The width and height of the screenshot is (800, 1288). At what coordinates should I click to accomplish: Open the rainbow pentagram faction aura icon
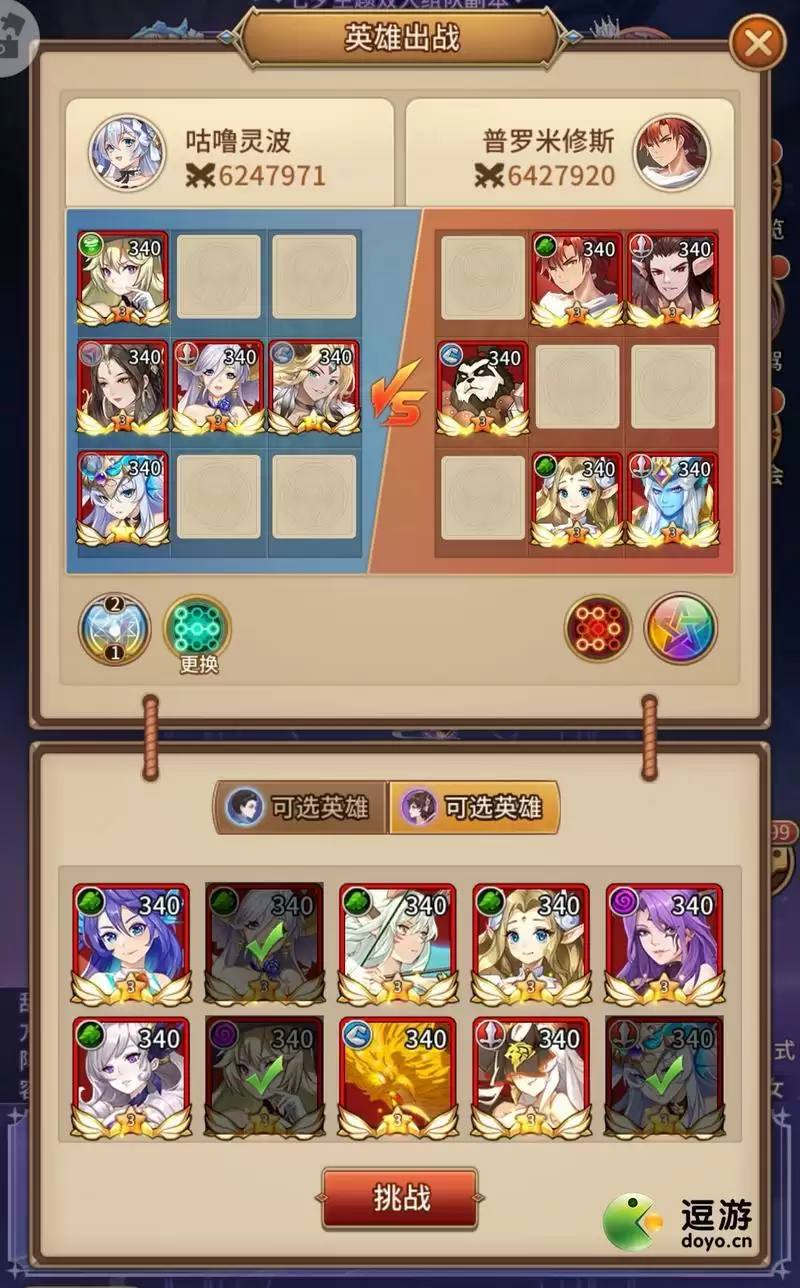pyautogui.click(x=680, y=629)
